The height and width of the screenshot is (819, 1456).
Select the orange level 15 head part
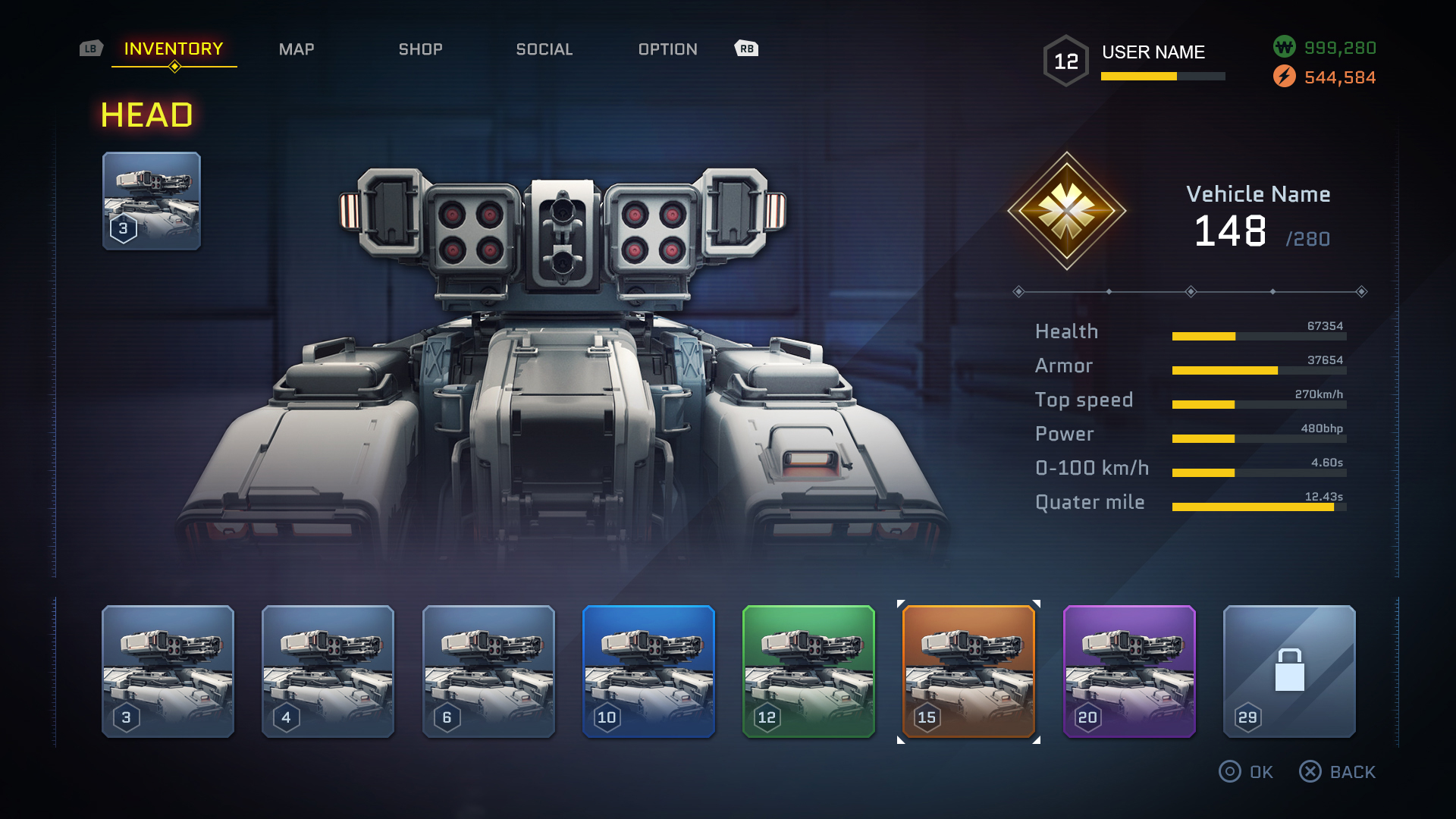968,671
